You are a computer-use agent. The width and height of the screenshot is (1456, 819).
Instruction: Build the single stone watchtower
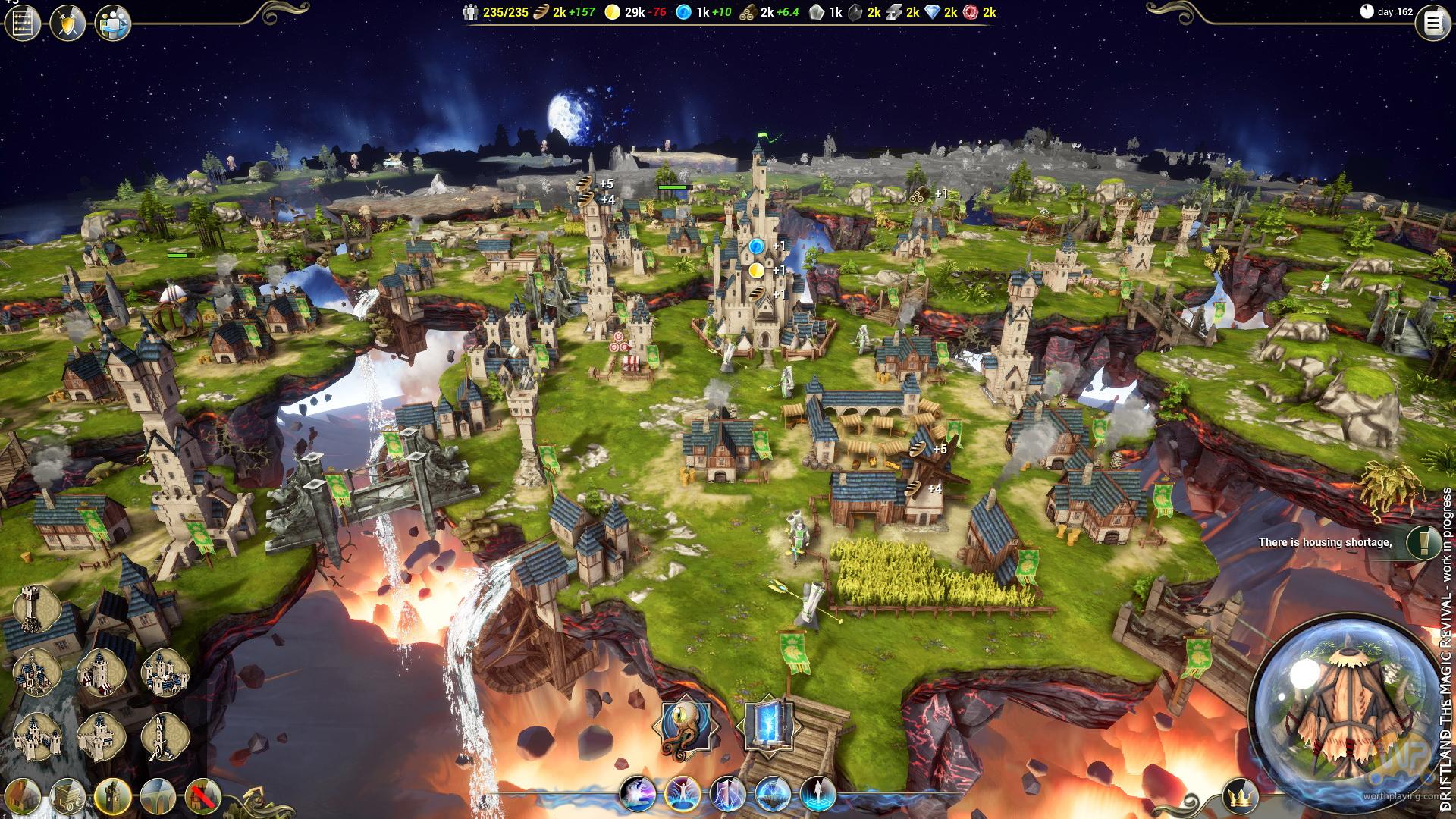(36, 609)
